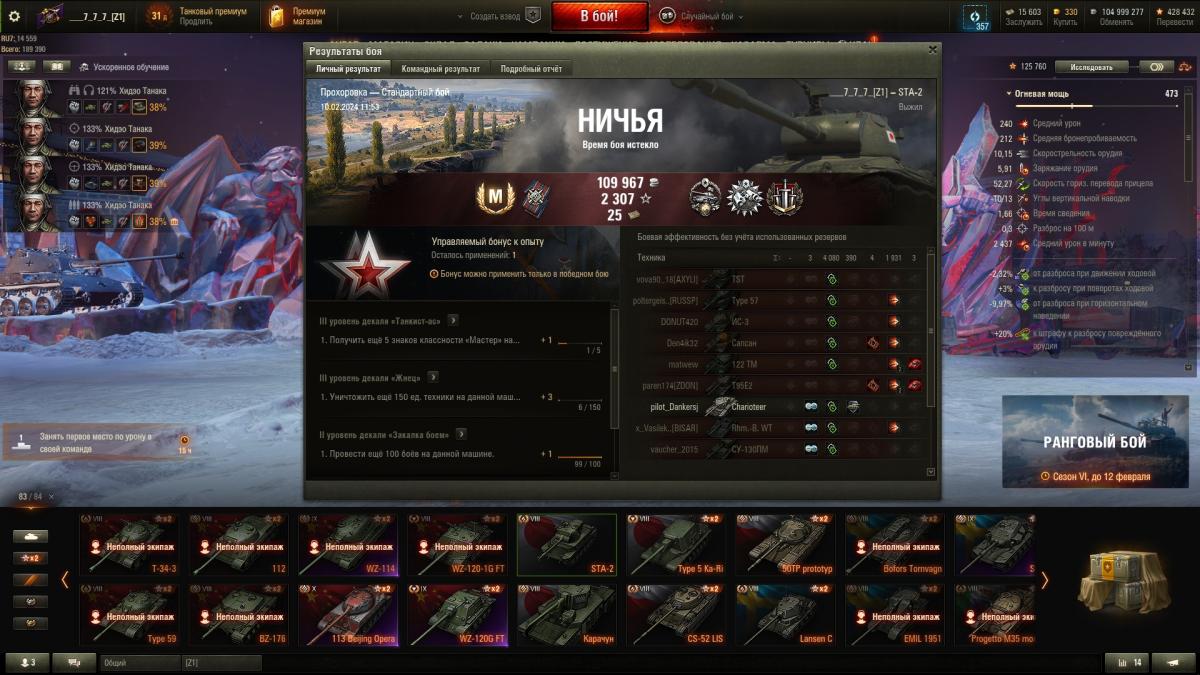Open the battle type selector Случайный бой
The image size is (1200, 675).
coord(700,16)
